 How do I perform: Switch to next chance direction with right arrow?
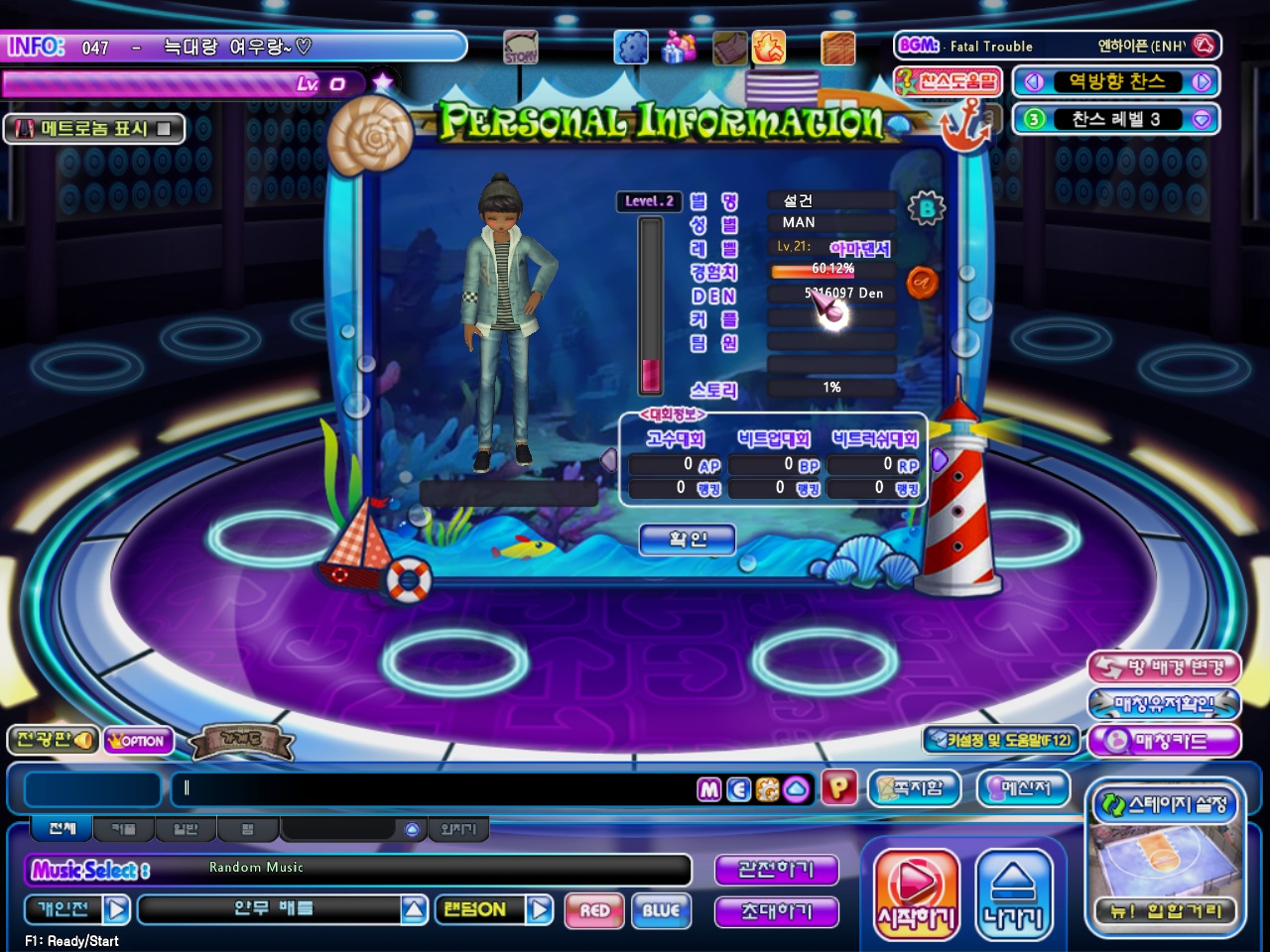(x=1202, y=82)
